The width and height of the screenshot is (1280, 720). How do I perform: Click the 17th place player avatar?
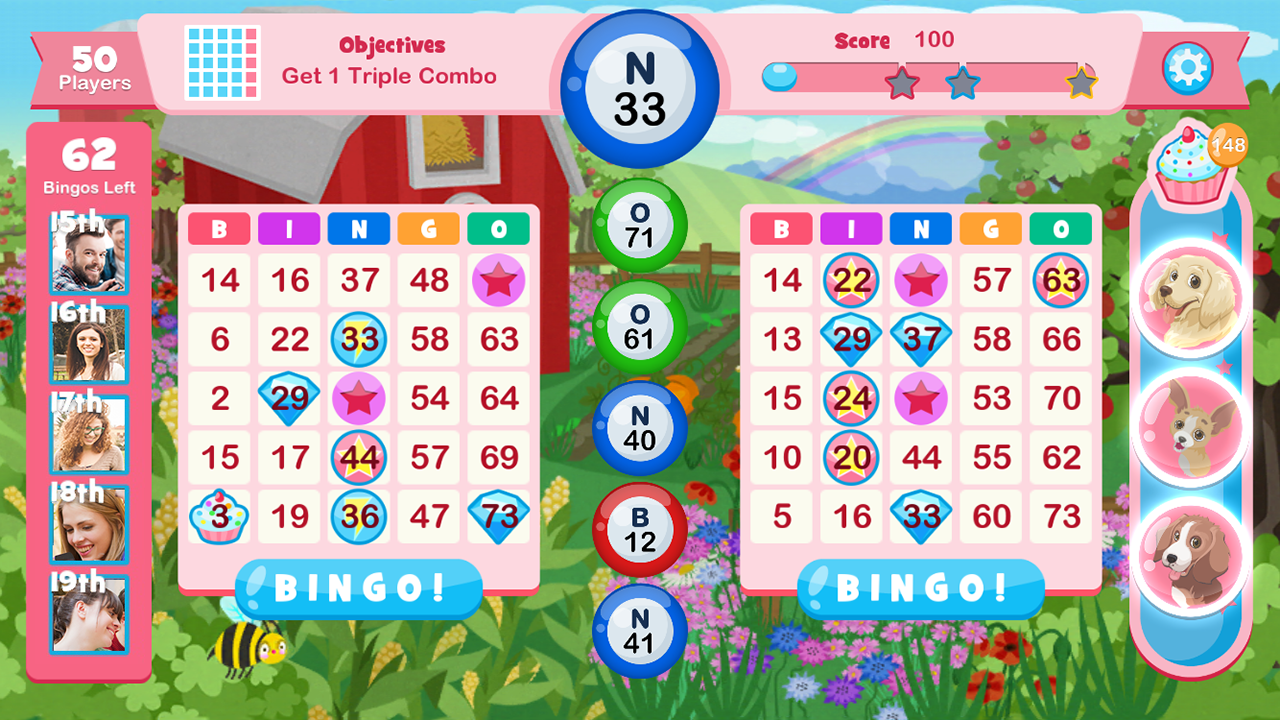90,436
